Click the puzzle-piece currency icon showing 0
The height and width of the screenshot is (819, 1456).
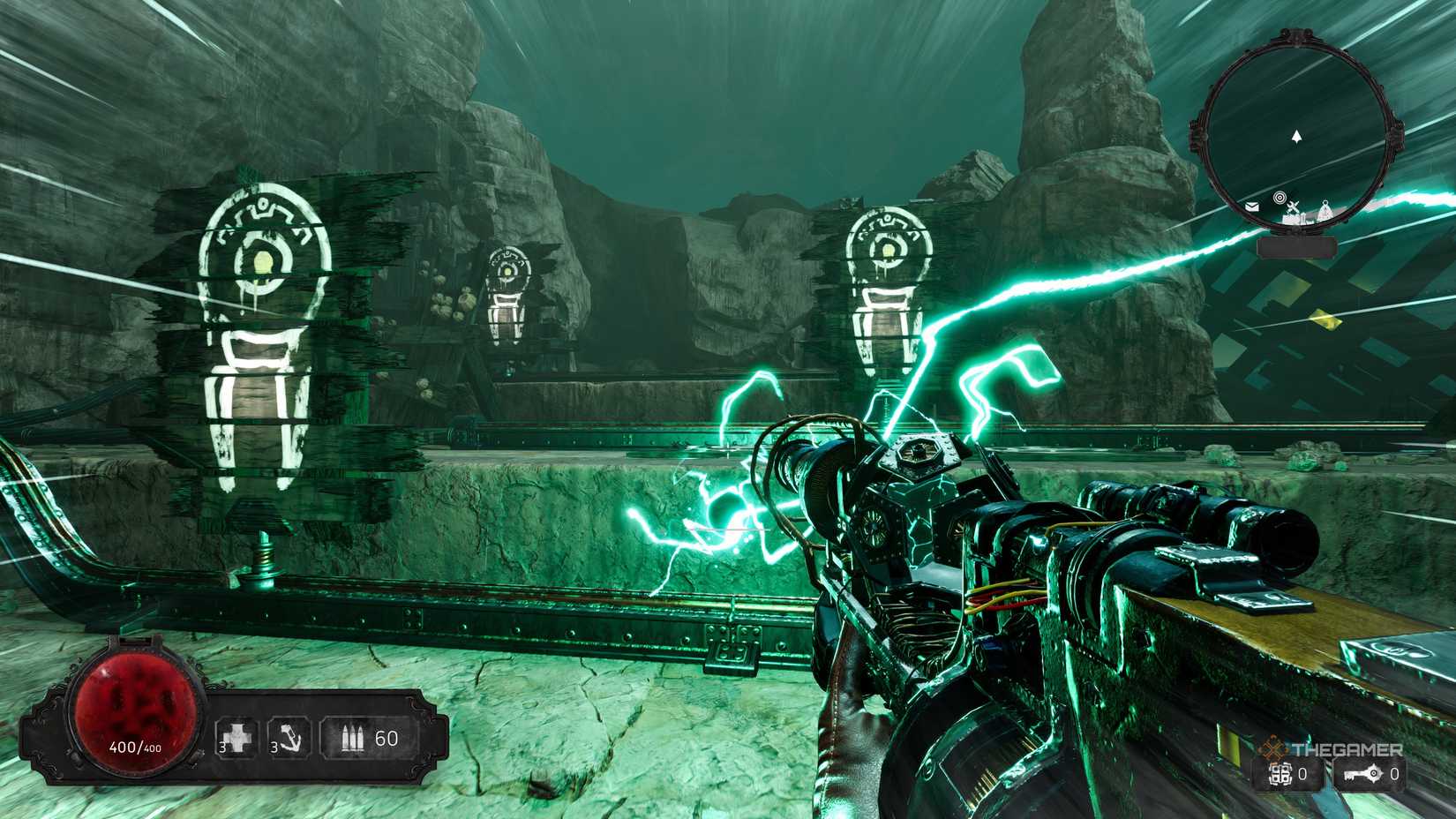[1281, 774]
